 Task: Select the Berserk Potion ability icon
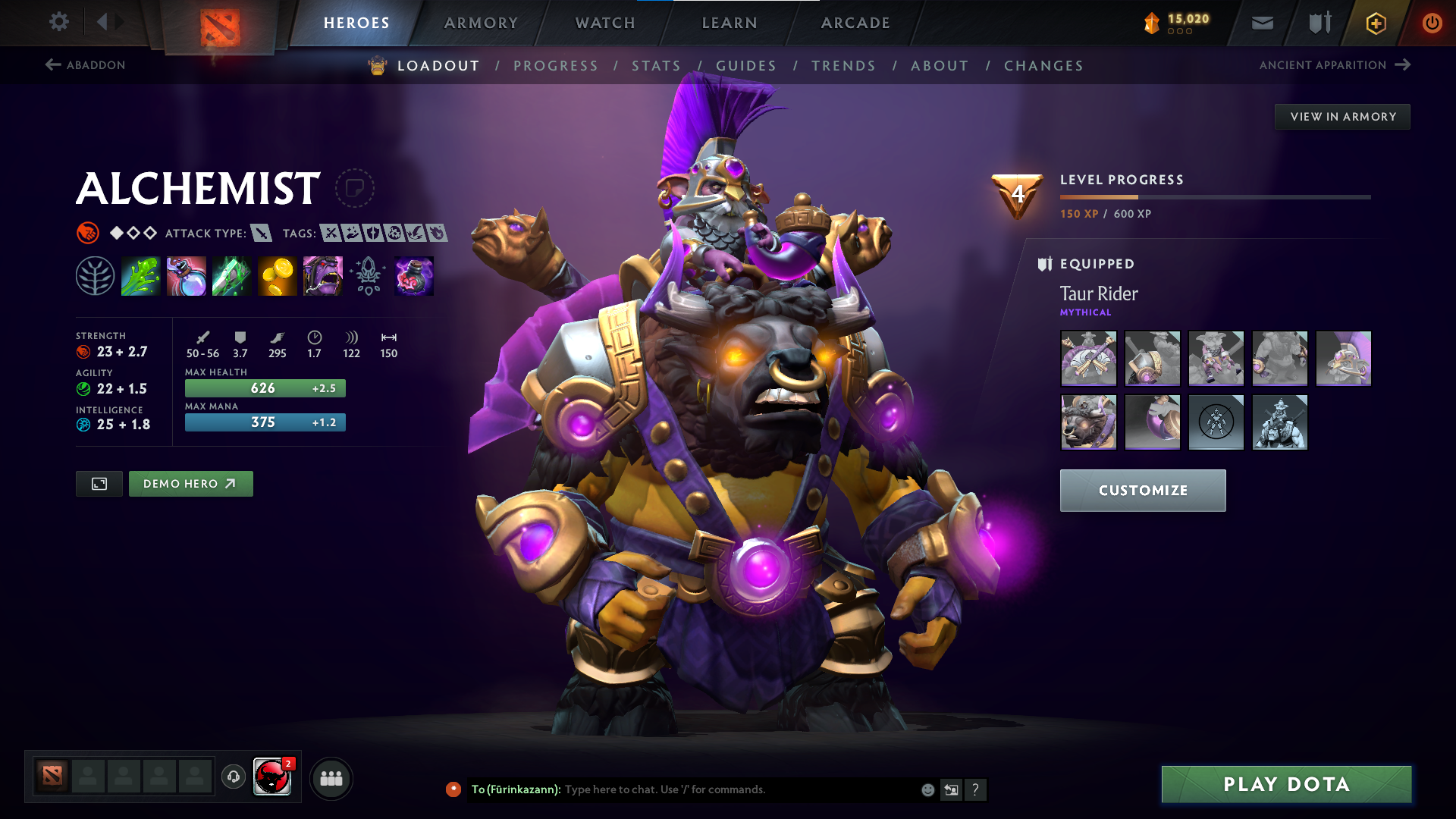[x=413, y=275]
